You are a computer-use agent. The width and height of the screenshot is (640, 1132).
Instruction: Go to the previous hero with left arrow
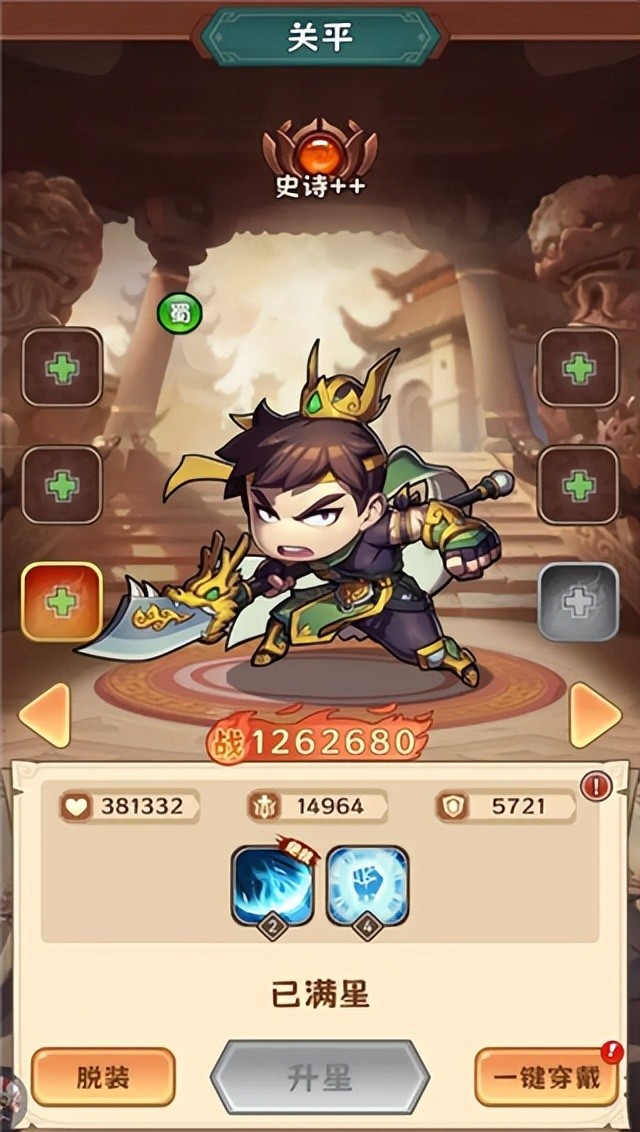click(44, 715)
